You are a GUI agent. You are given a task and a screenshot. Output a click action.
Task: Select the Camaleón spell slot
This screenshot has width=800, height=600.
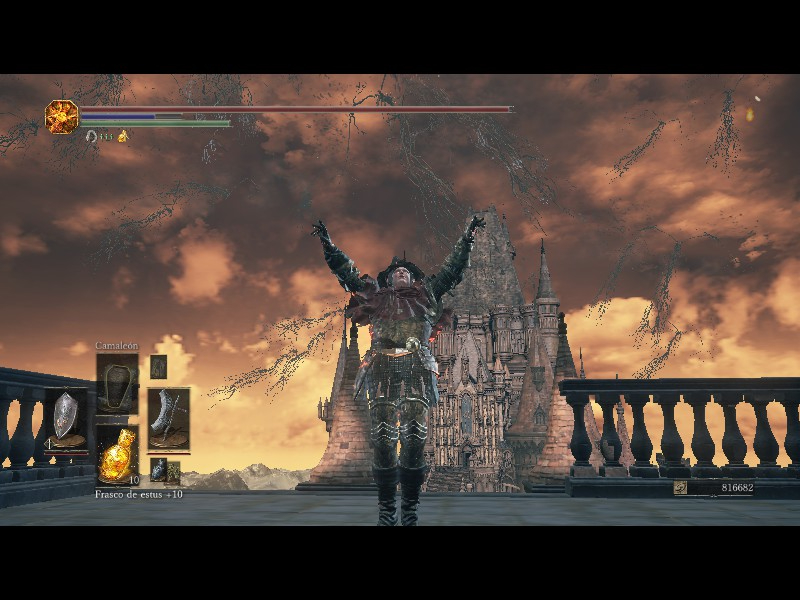click(x=117, y=383)
